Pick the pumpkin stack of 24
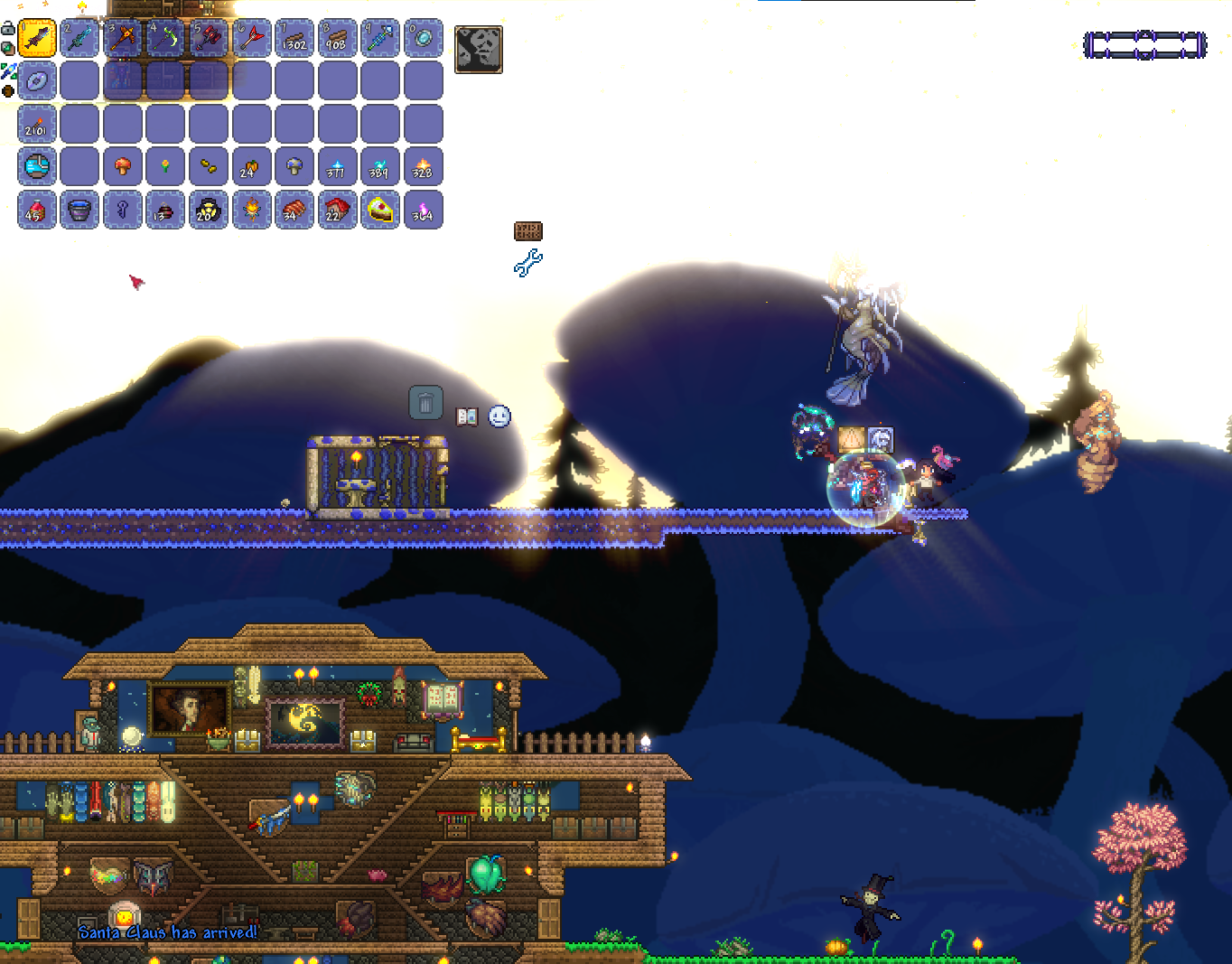Screen dimensions: 1232x964 [x=251, y=167]
